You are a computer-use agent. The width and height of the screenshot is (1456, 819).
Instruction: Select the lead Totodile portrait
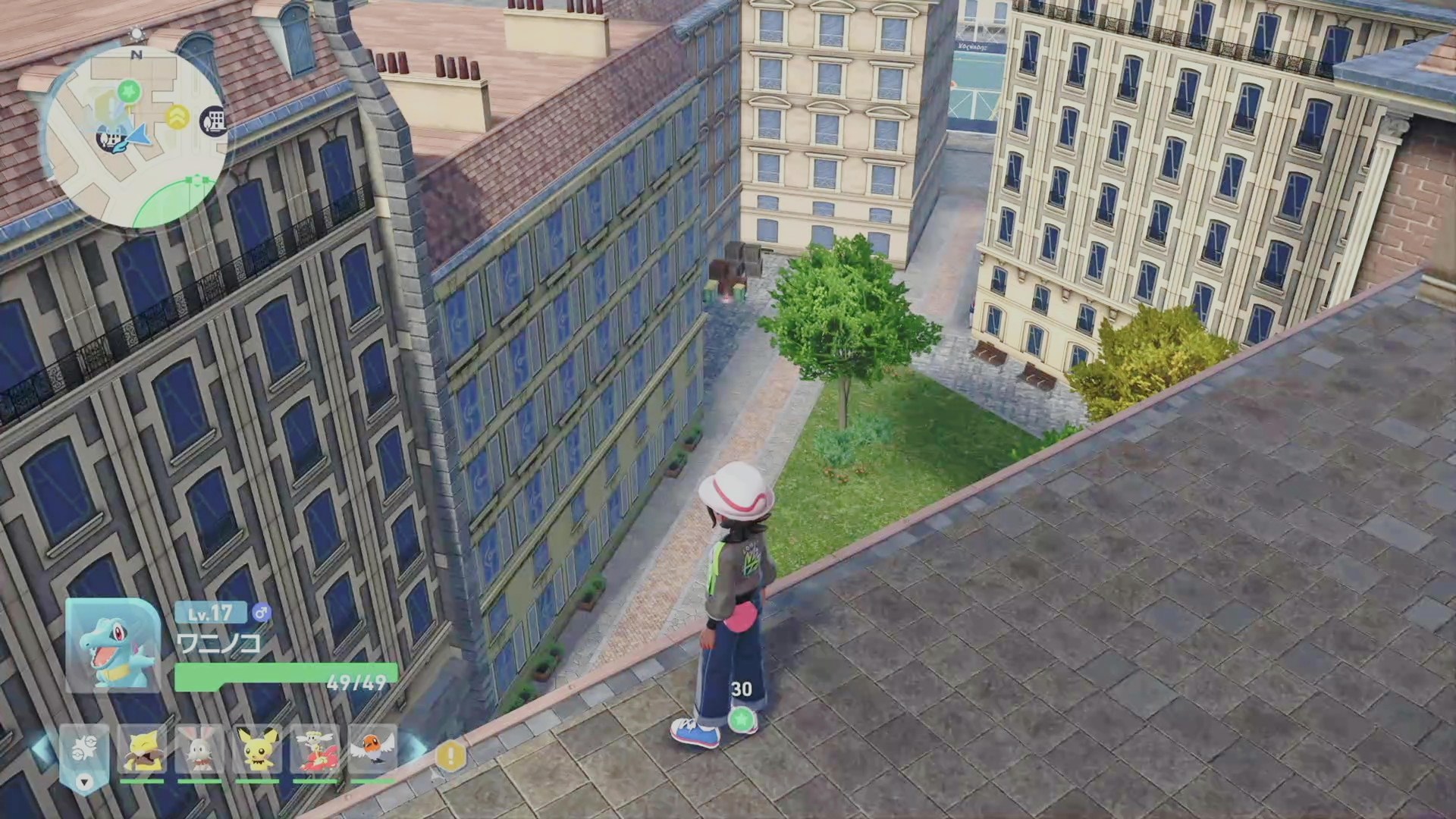[112, 645]
